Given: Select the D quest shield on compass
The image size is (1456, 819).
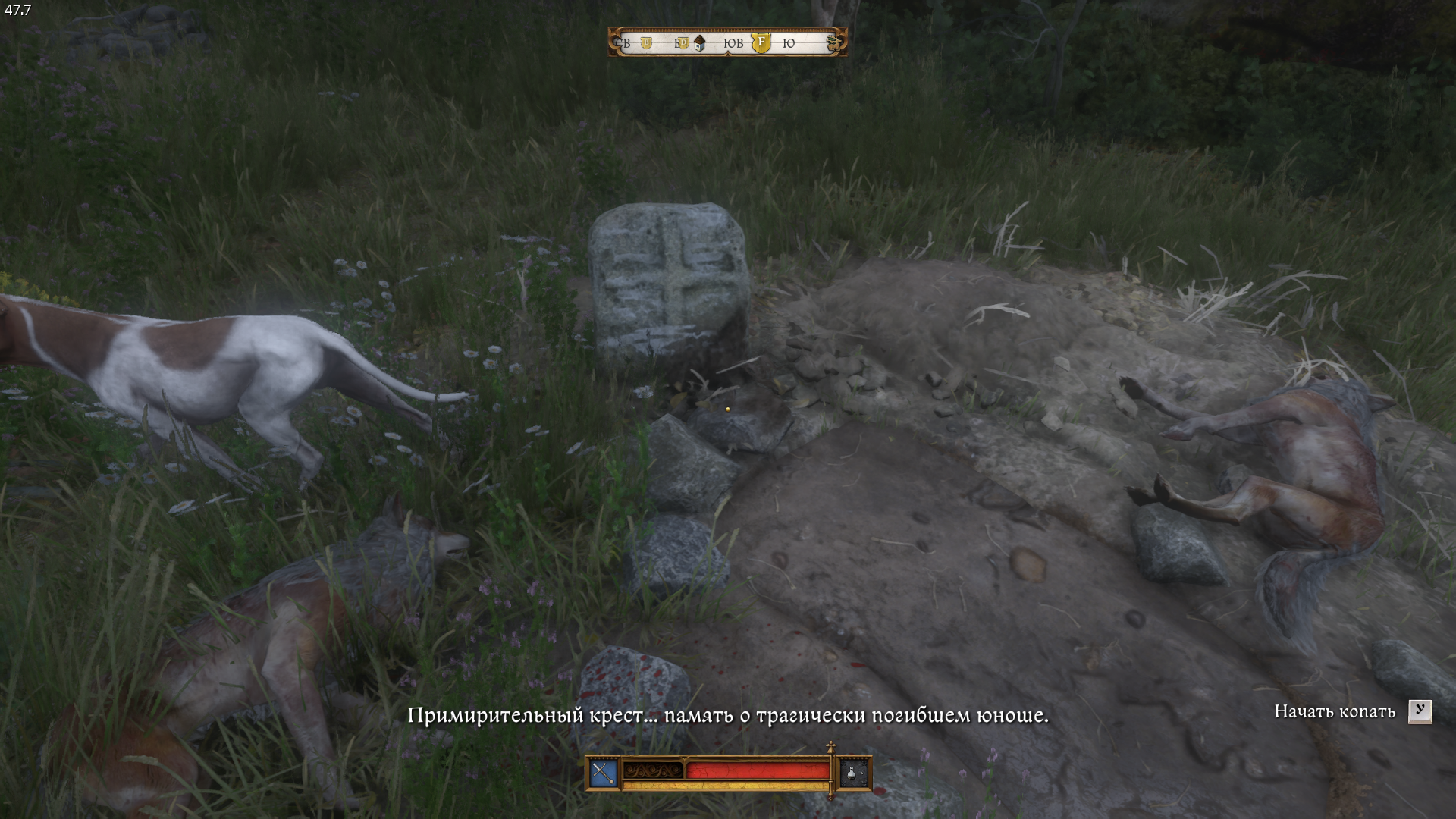Looking at the screenshot, I should [682, 43].
